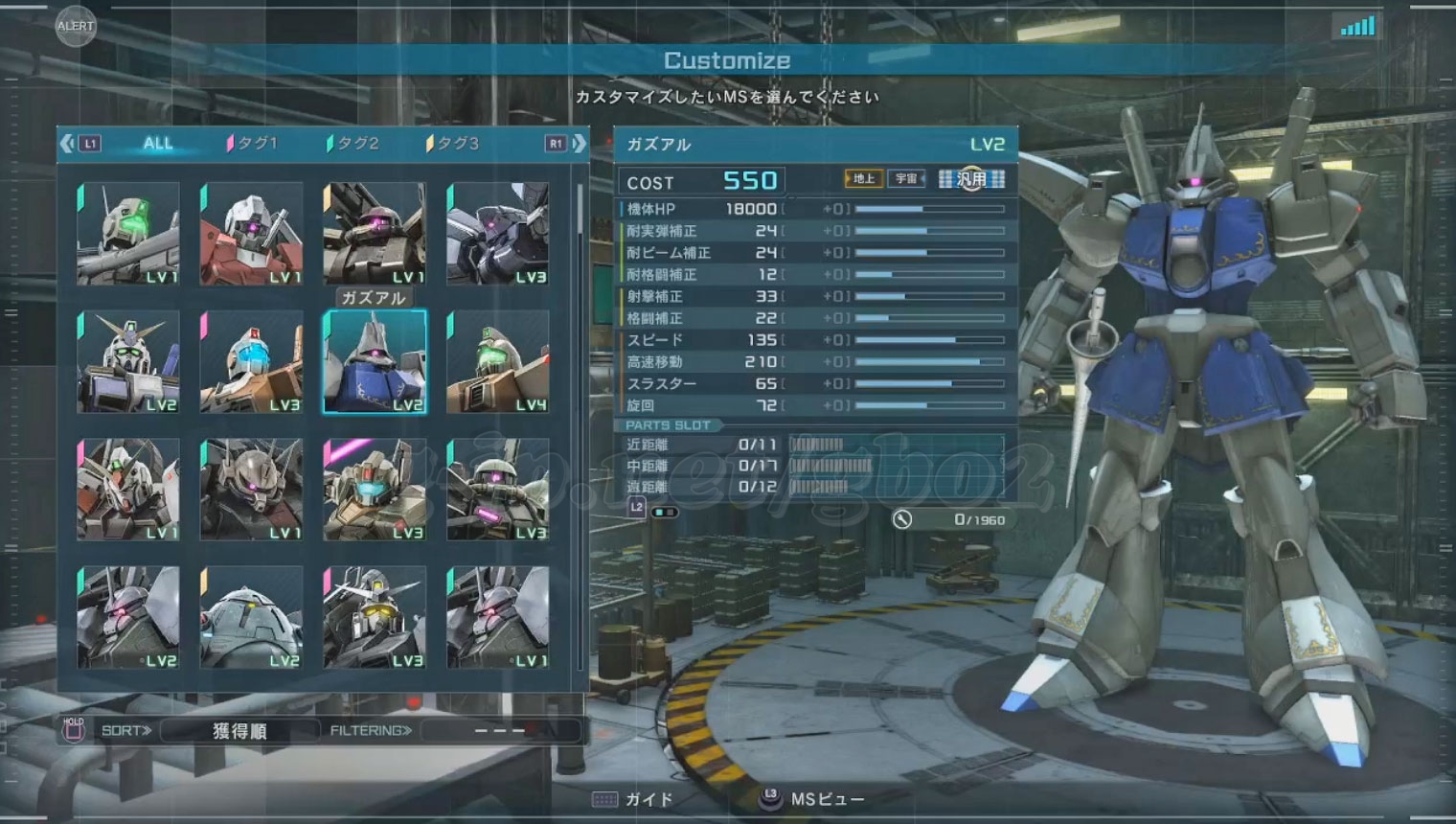Click the suit list scrollbar

580,211
